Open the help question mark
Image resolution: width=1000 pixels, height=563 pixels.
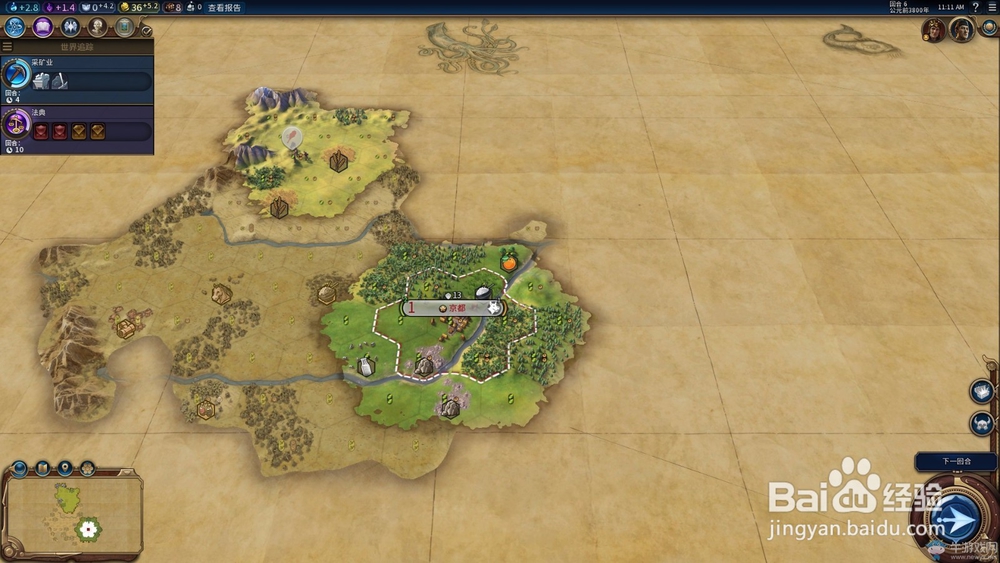[x=975, y=7]
